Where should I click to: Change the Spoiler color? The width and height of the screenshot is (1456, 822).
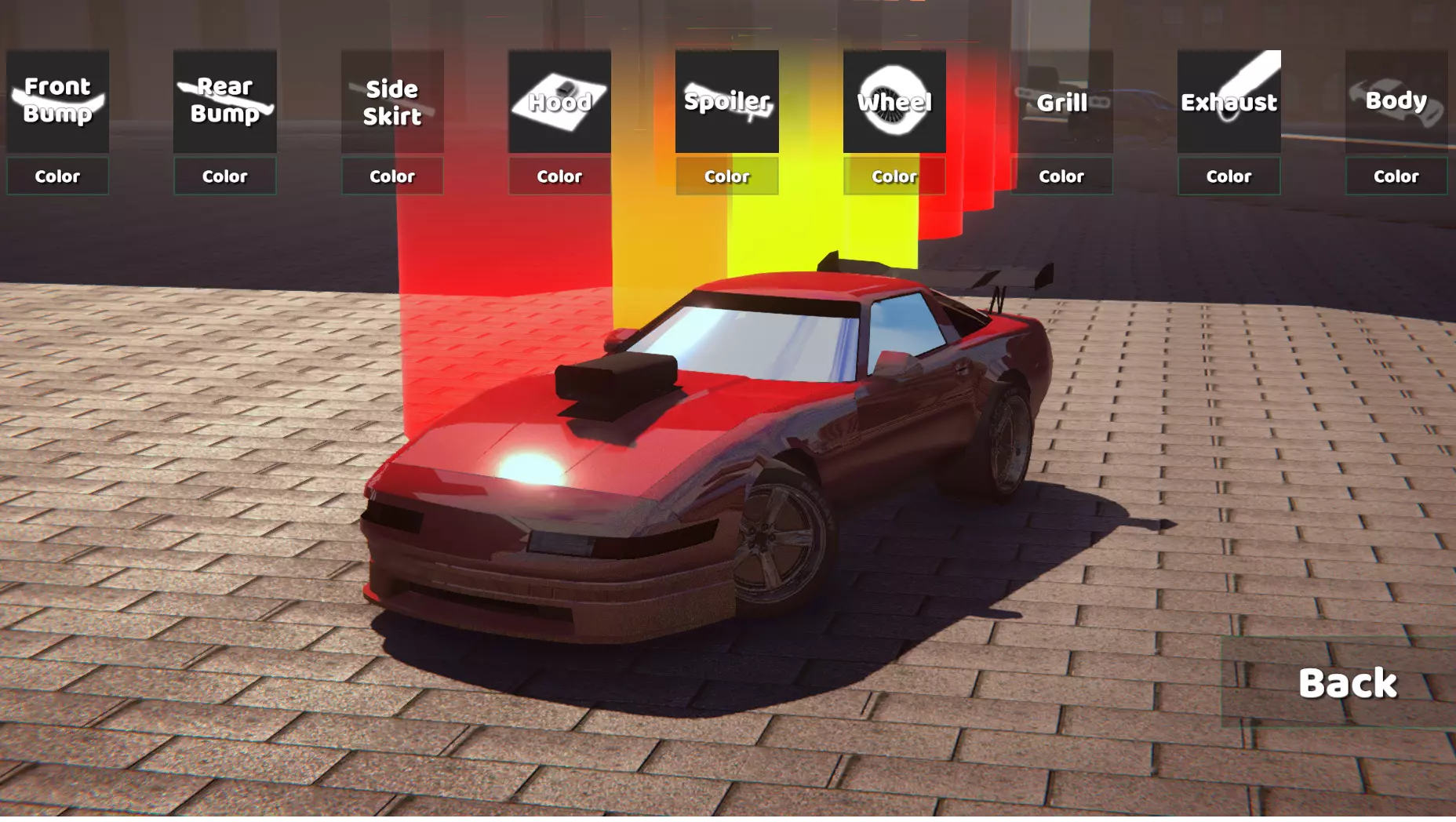pos(726,176)
